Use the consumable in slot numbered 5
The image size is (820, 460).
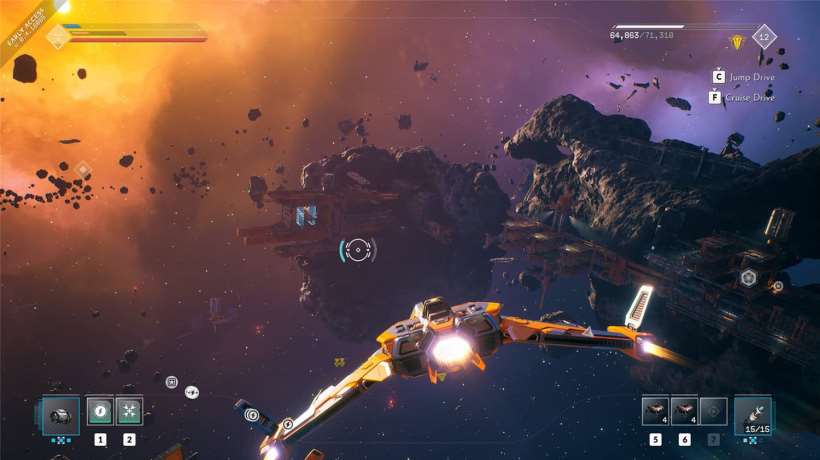pos(655,411)
